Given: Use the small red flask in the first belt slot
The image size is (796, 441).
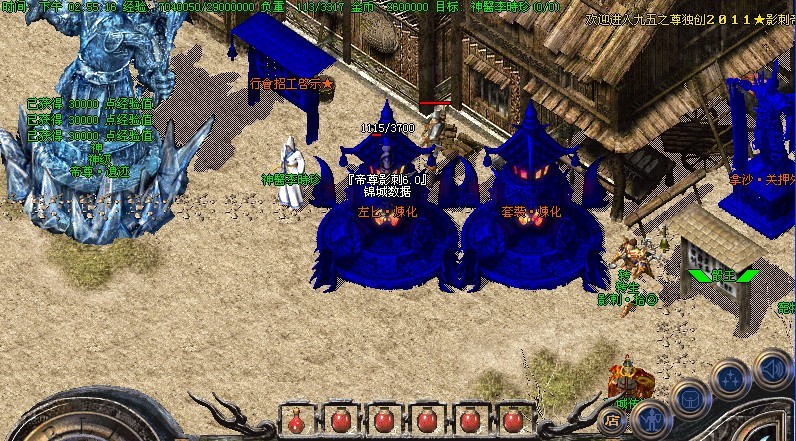Looking at the screenshot, I should pos(296,421).
